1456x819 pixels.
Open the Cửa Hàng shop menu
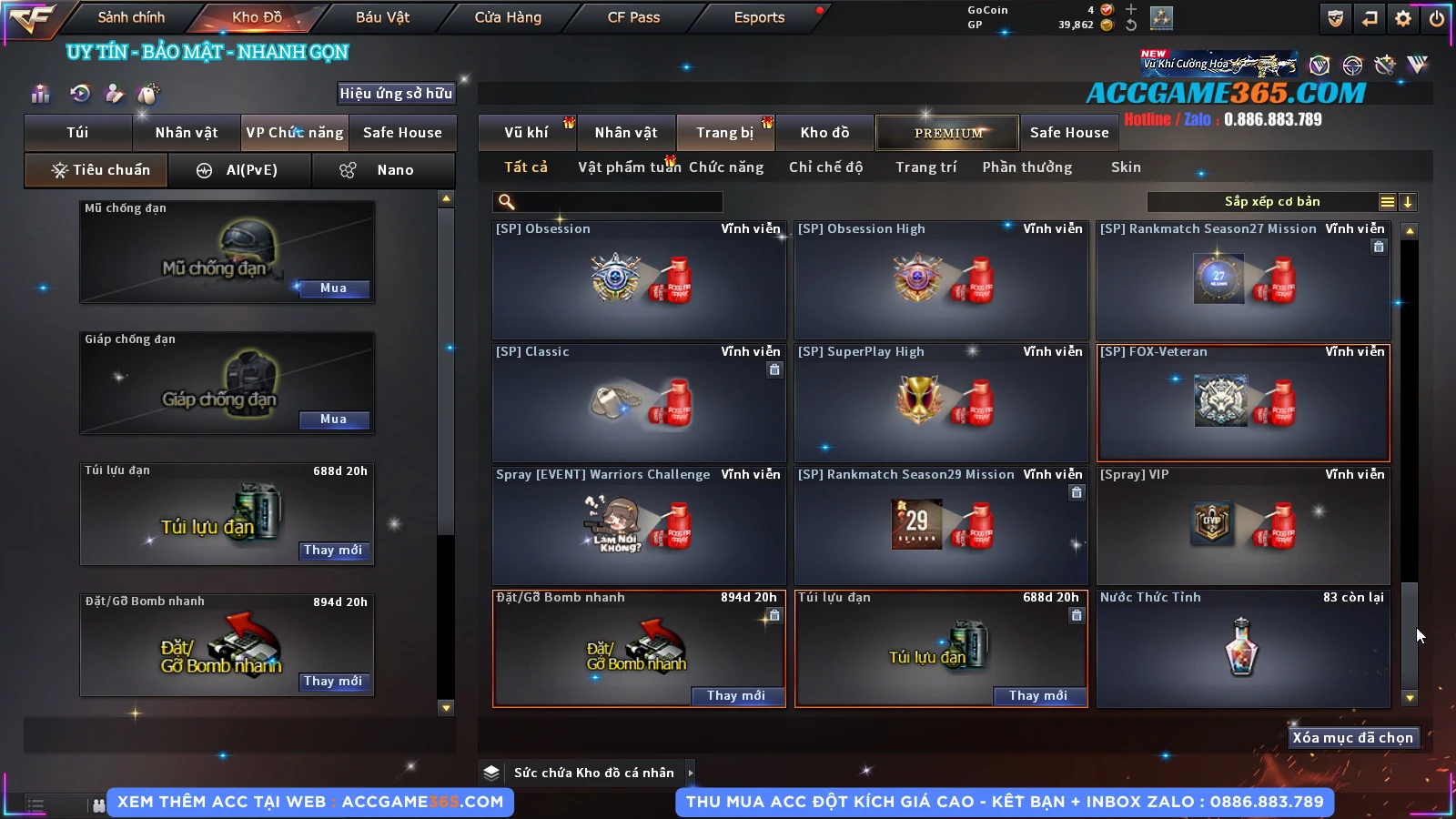coord(508,17)
